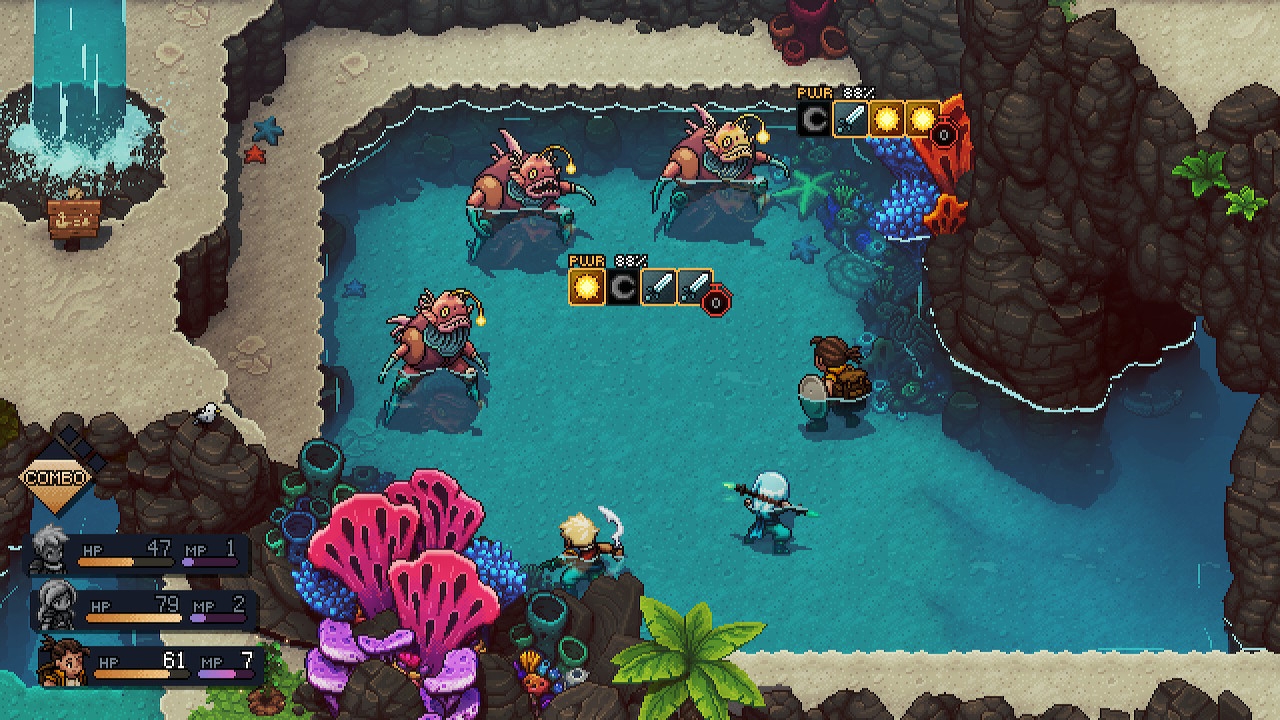Screen dimensions: 1280x720
Task: Choose the brown-haired portrait with 61 HP
Action: click(x=62, y=660)
